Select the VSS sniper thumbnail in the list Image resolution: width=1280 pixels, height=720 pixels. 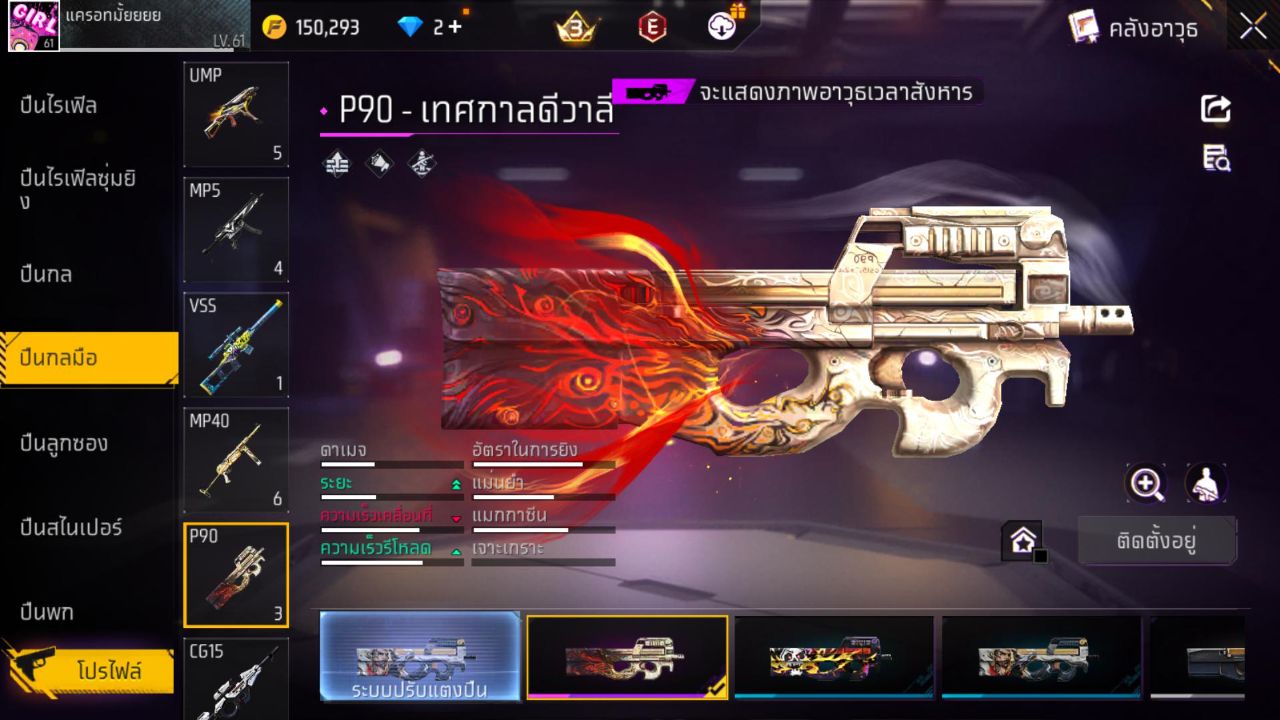pyautogui.click(x=236, y=345)
